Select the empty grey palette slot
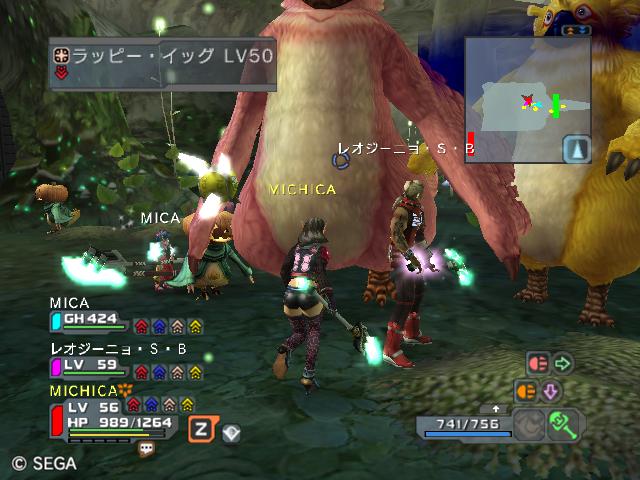Viewport: 640px width, 480px height. 529,425
